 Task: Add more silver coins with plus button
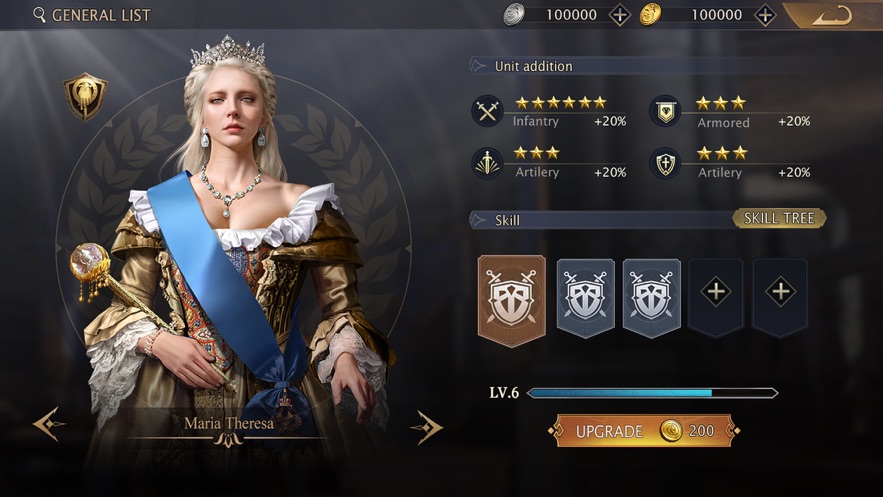[620, 15]
